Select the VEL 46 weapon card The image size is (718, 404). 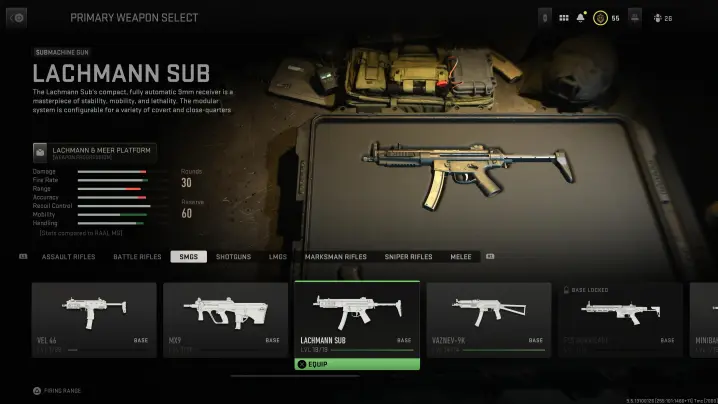(94, 319)
